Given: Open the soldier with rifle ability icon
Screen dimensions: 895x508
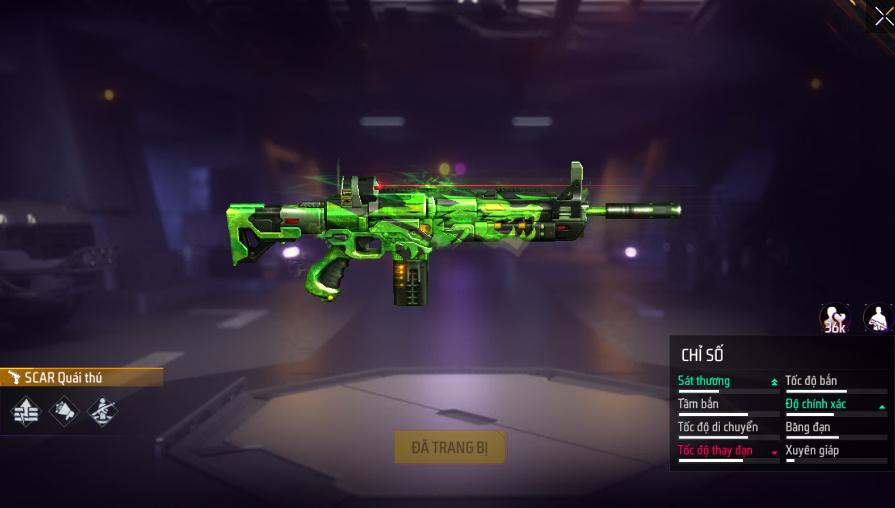Looking at the screenshot, I should (x=102, y=411).
